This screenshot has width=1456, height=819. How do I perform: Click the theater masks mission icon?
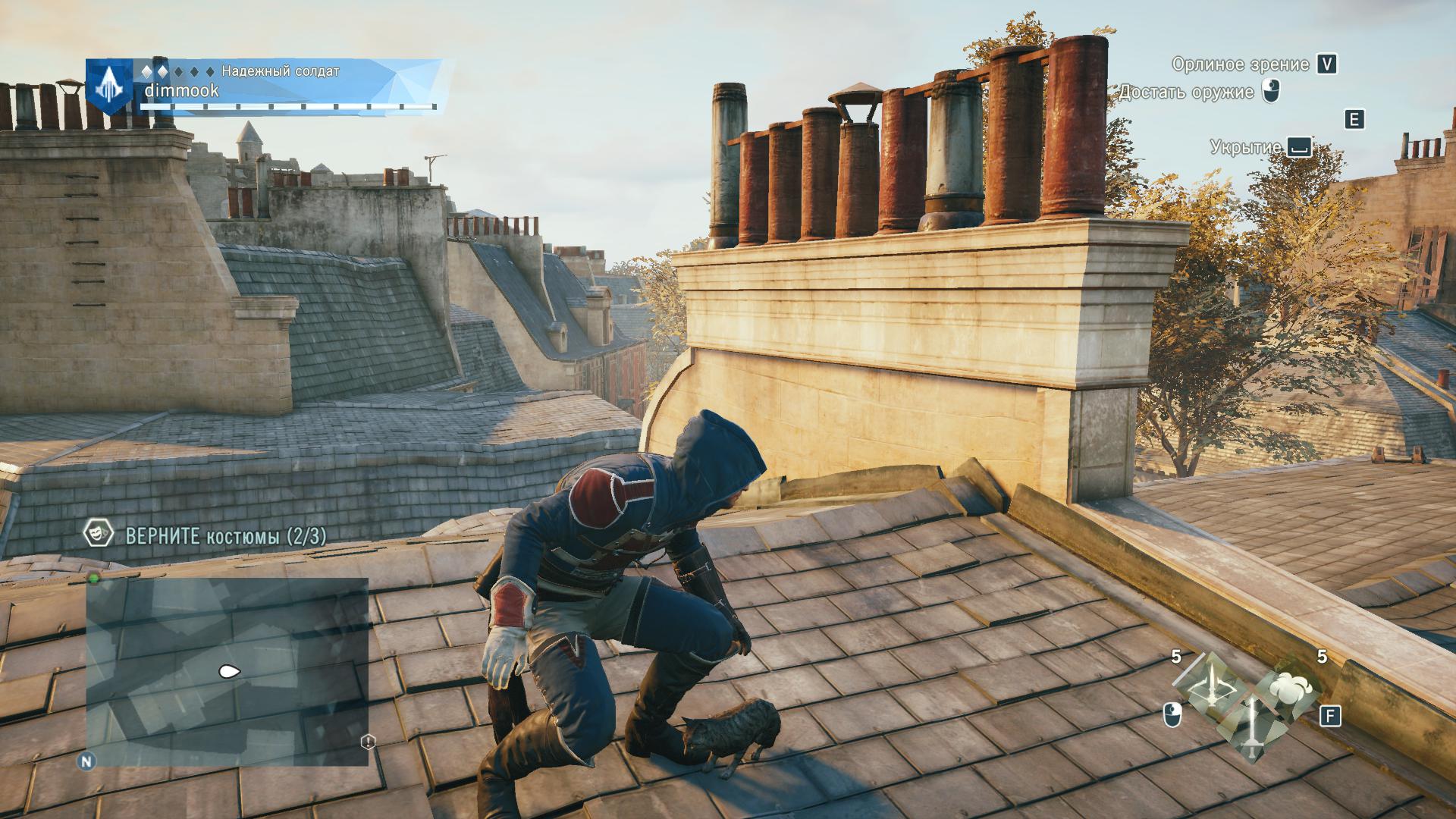pyautogui.click(x=96, y=535)
